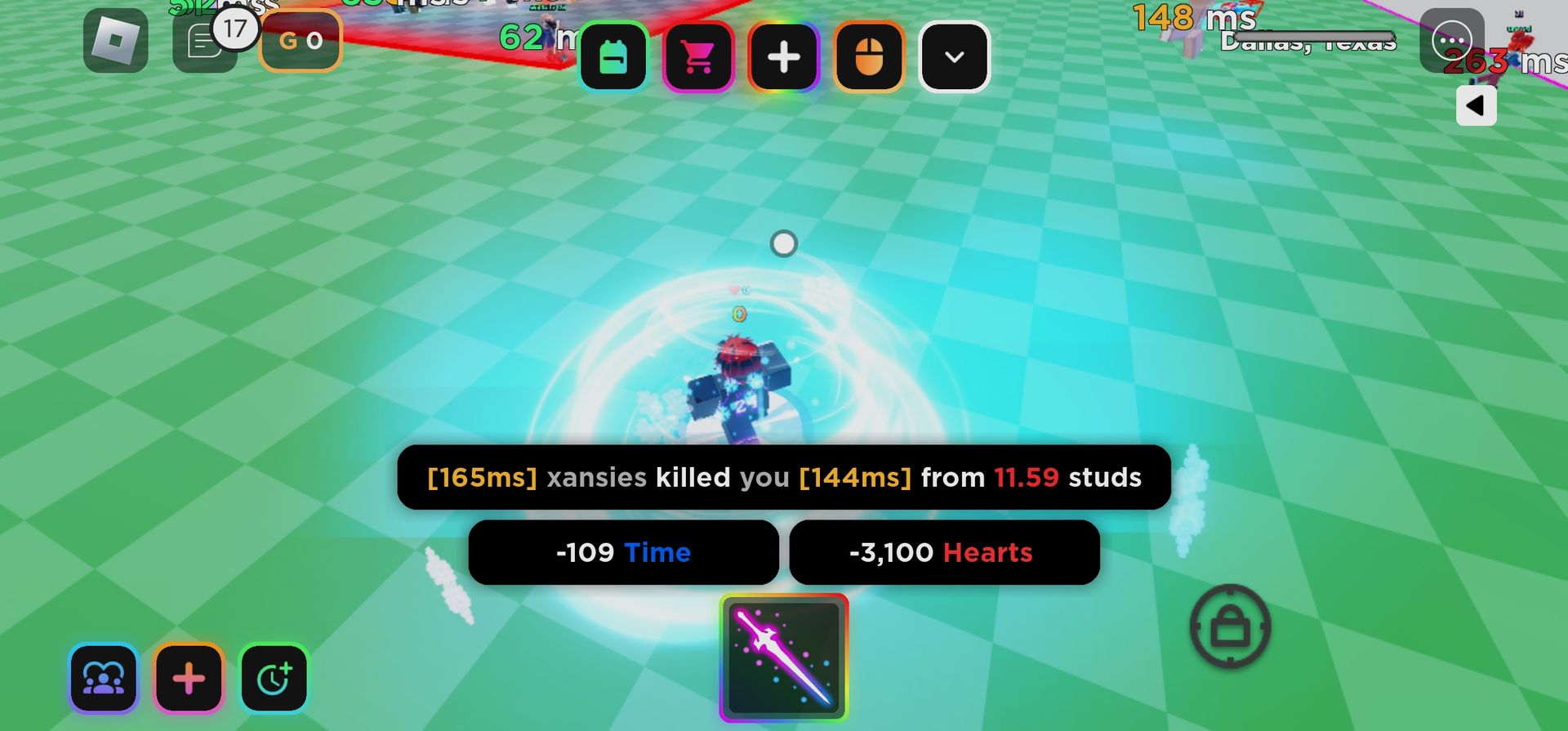Click the rainbow-bordered plus button at top
Viewport: 1568px width, 731px height.
tap(784, 57)
